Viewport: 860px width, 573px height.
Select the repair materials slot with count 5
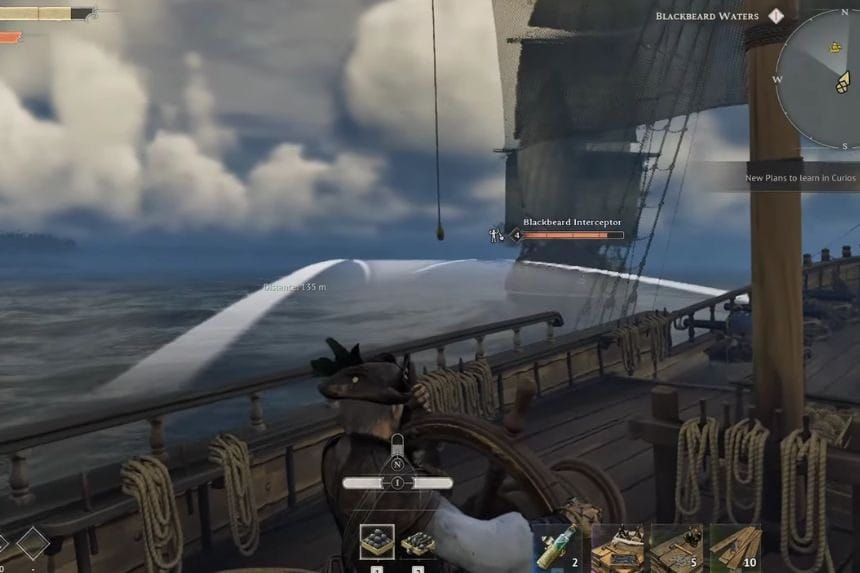[x=676, y=546]
